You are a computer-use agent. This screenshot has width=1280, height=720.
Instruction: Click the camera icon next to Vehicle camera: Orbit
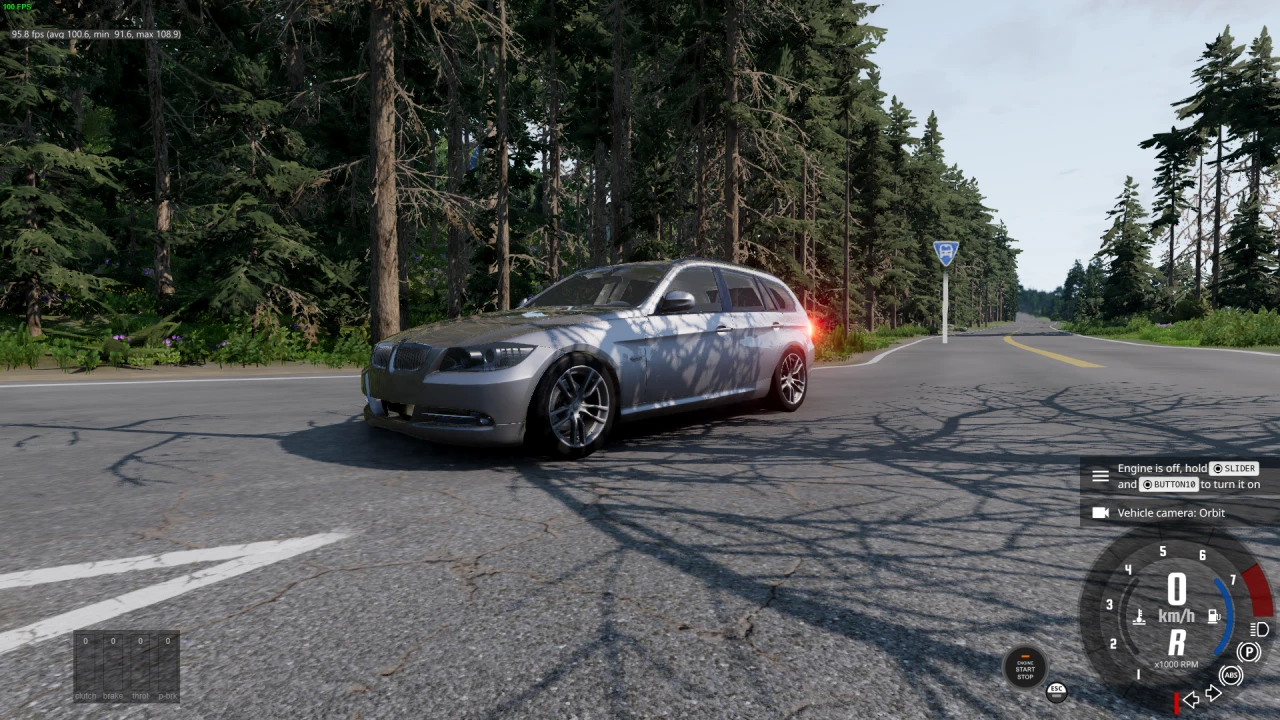[x=1101, y=512]
